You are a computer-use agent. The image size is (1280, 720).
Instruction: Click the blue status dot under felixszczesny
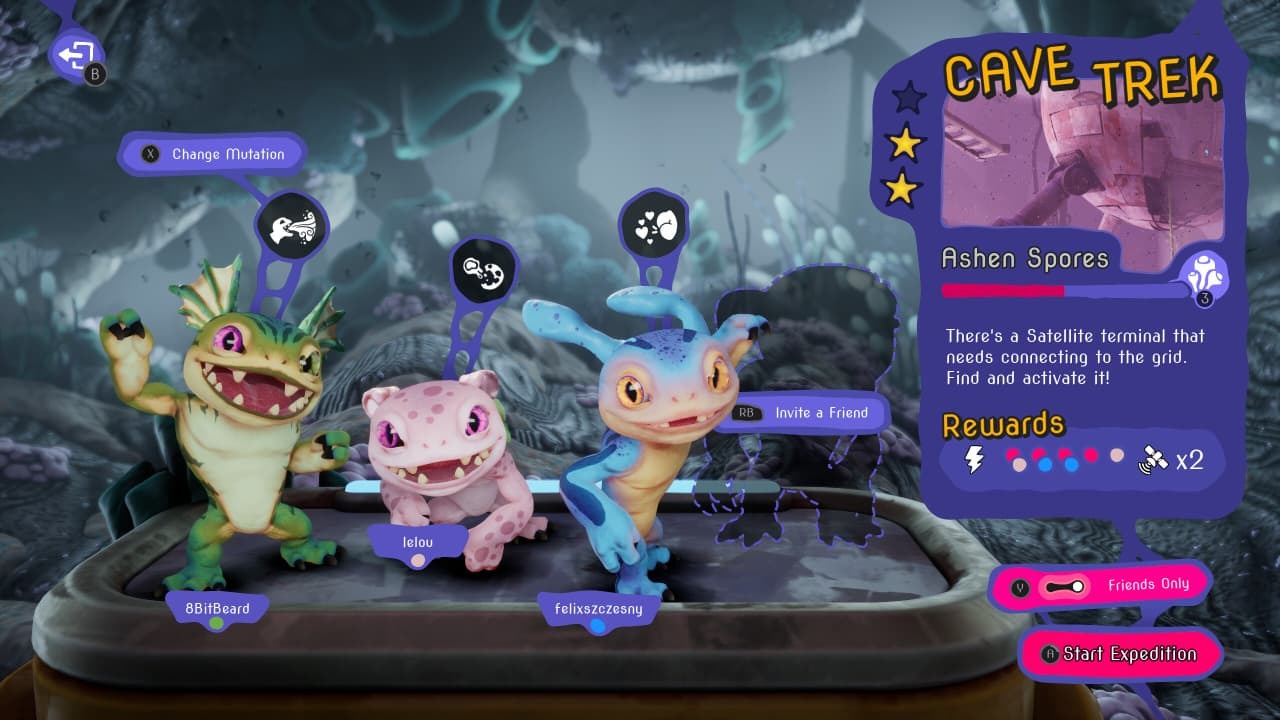[x=597, y=625]
